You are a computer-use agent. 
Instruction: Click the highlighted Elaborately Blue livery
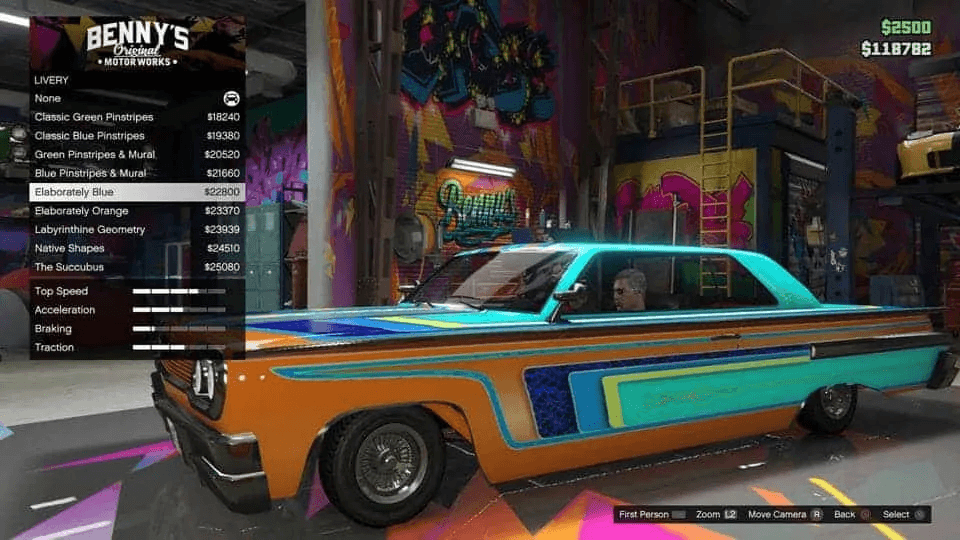137,192
